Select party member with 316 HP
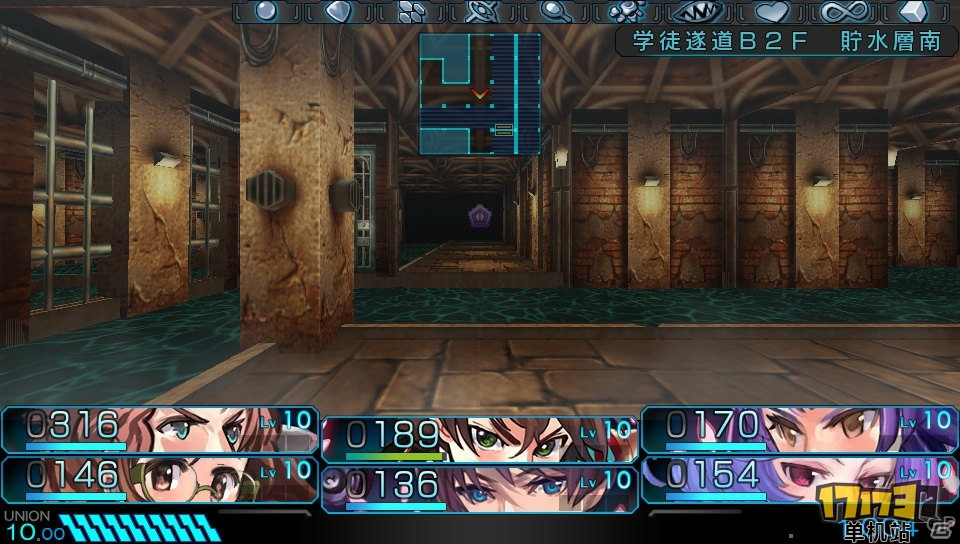This screenshot has width=960, height=544. coord(160,429)
